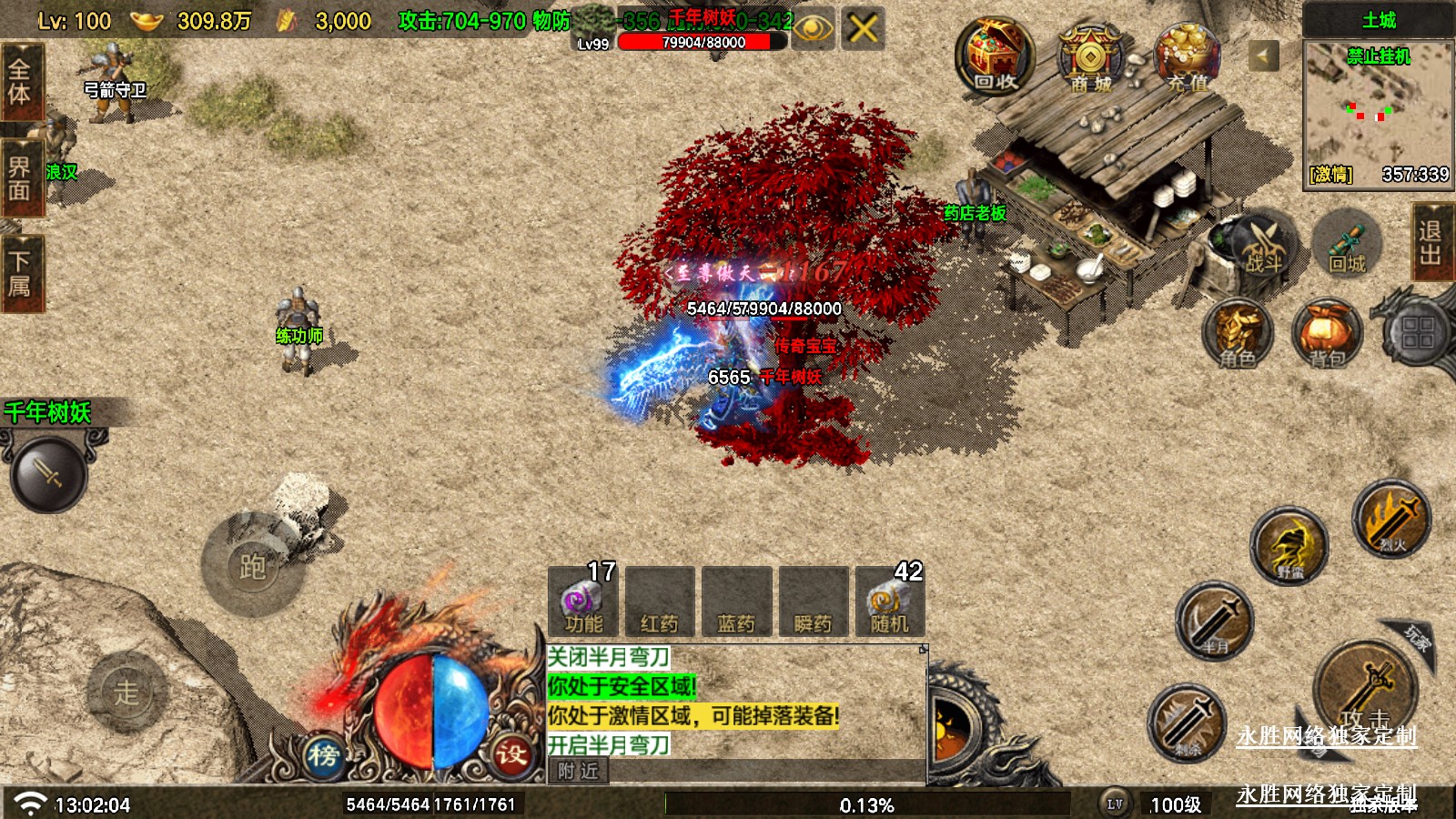This screenshot has height=819, width=1456.
Task: Open the 背包 backpack
Action: point(1327,333)
